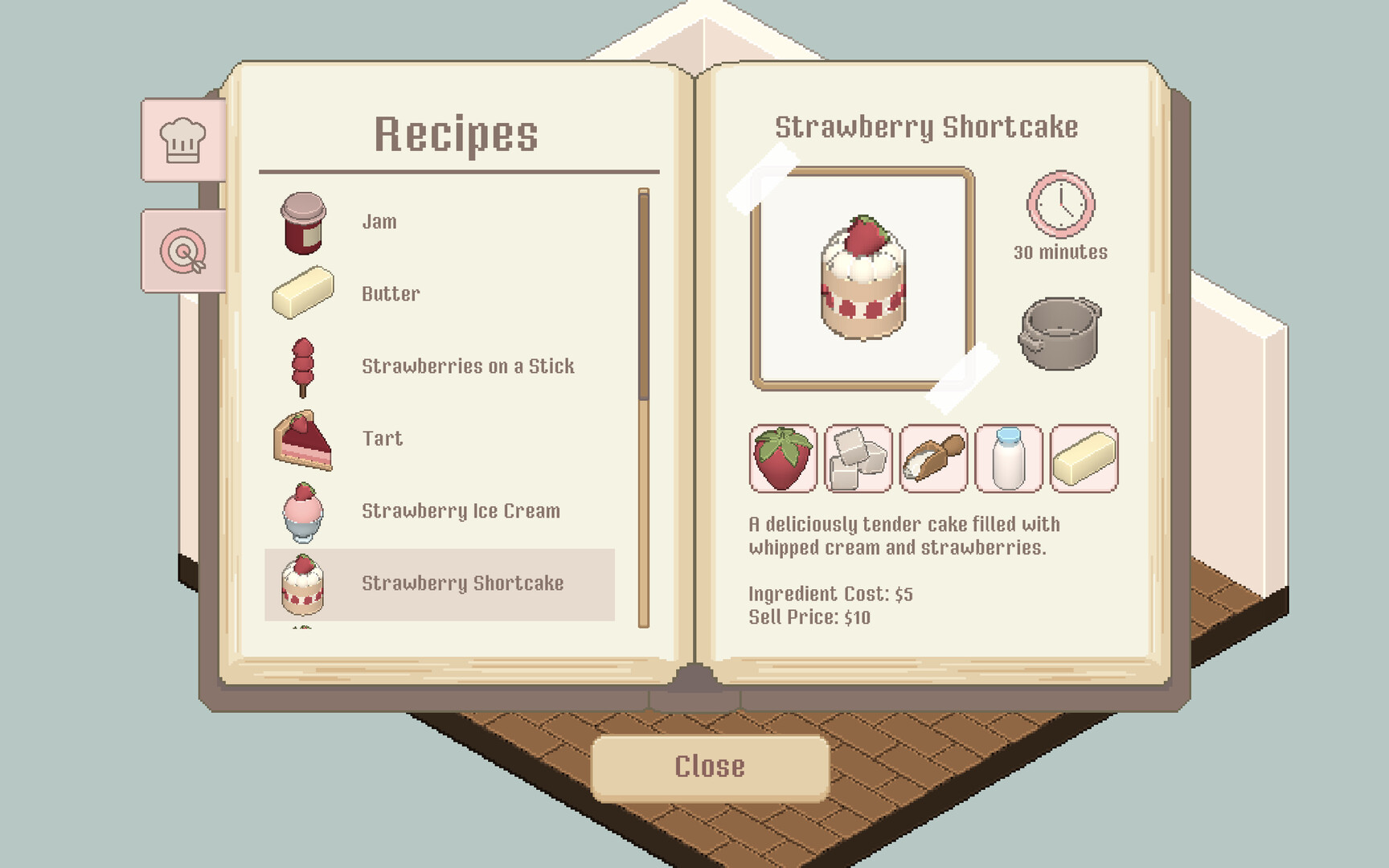Click the Close button below the book

[709, 765]
